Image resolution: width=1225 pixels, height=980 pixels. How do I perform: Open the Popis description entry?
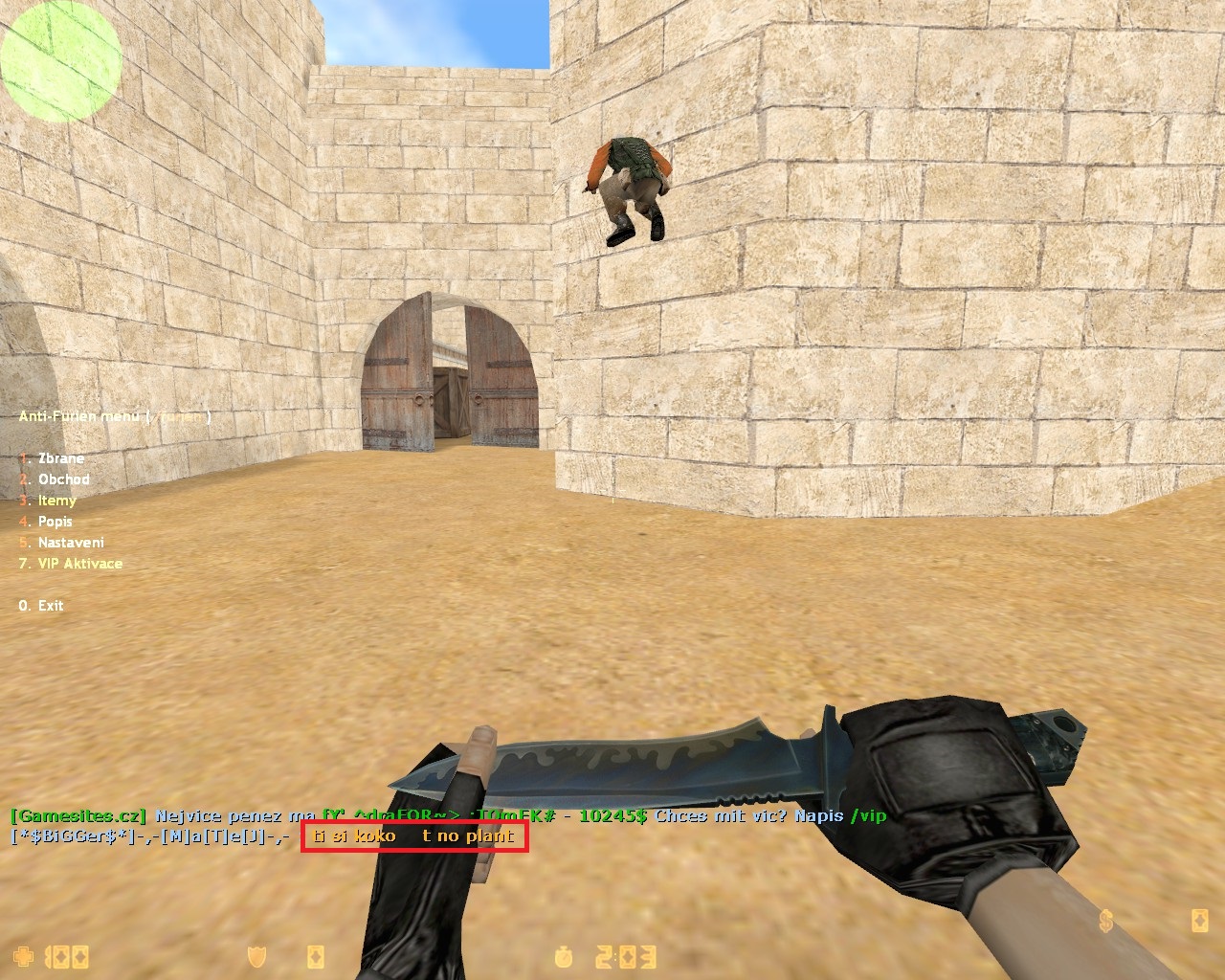[x=55, y=522]
